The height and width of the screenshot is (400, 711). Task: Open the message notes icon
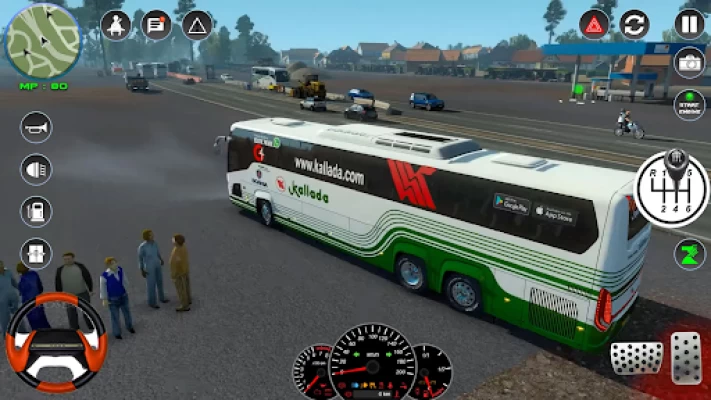(x=156, y=25)
